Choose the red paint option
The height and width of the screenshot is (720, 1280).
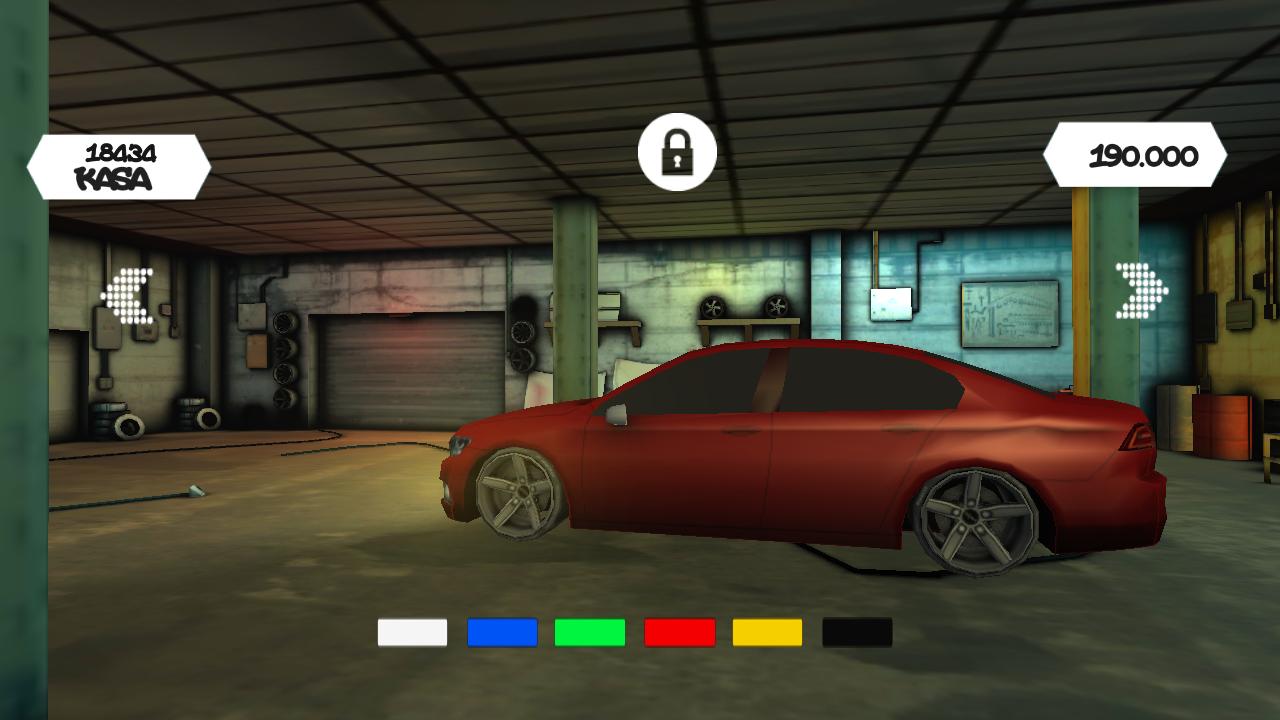tap(680, 632)
